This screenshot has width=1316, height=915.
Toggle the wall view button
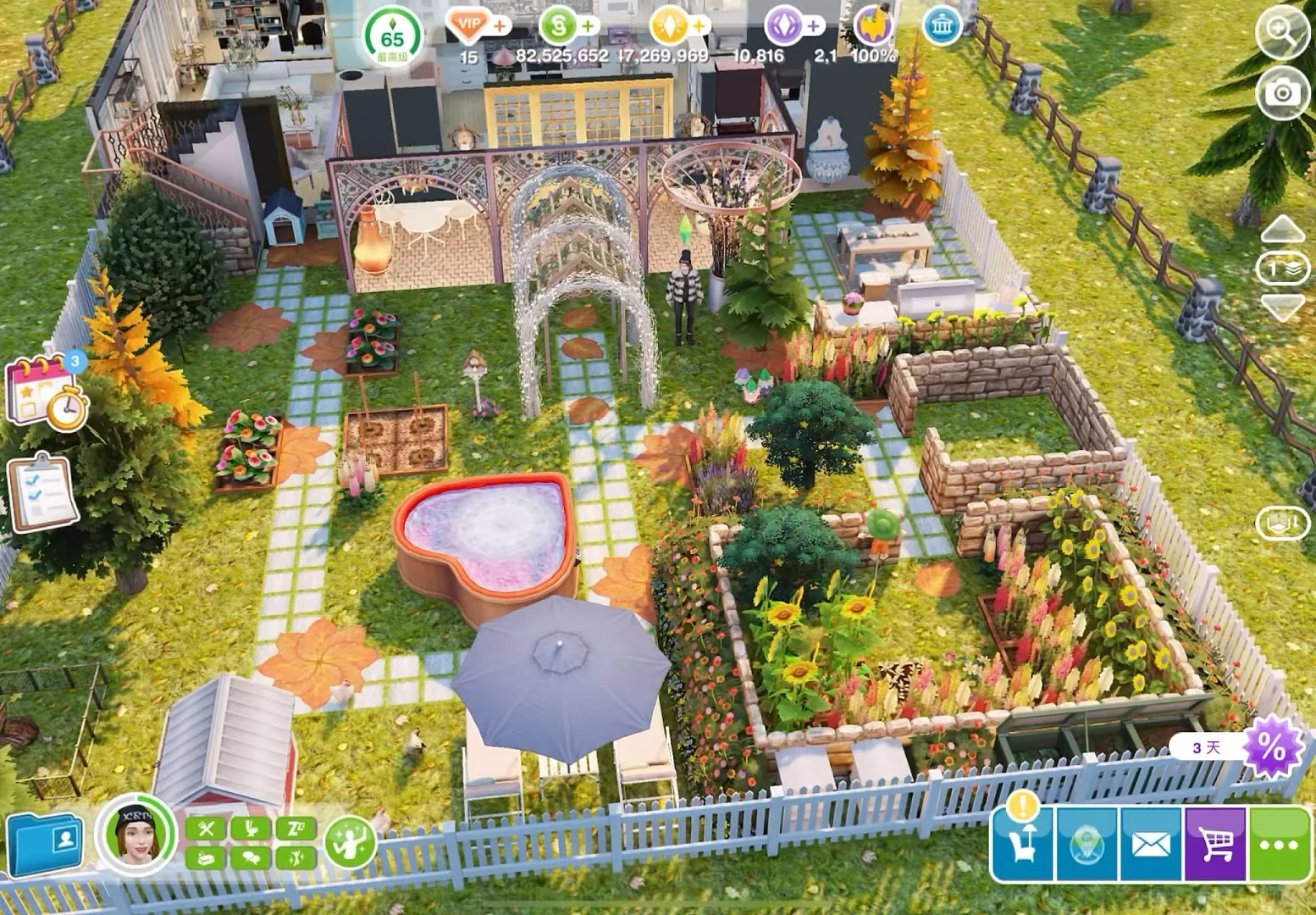(1282, 524)
